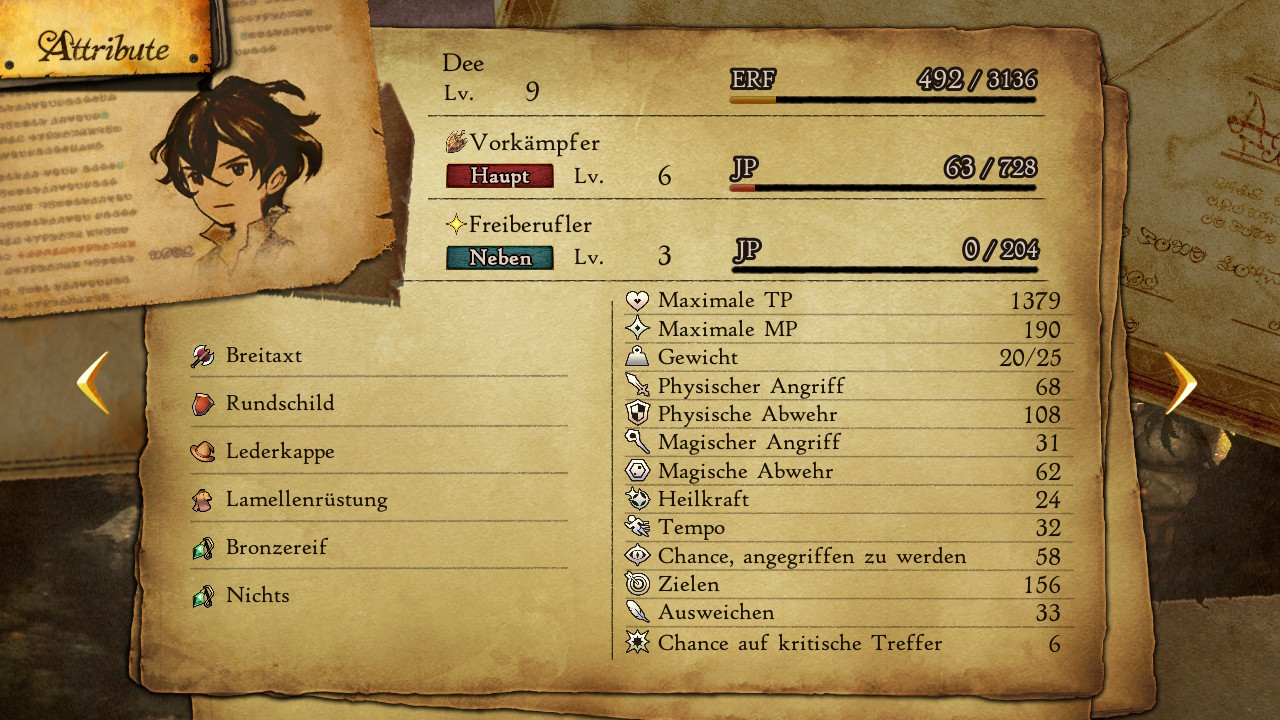
Task: Select the Rundschild shield slot
Action: point(280,404)
